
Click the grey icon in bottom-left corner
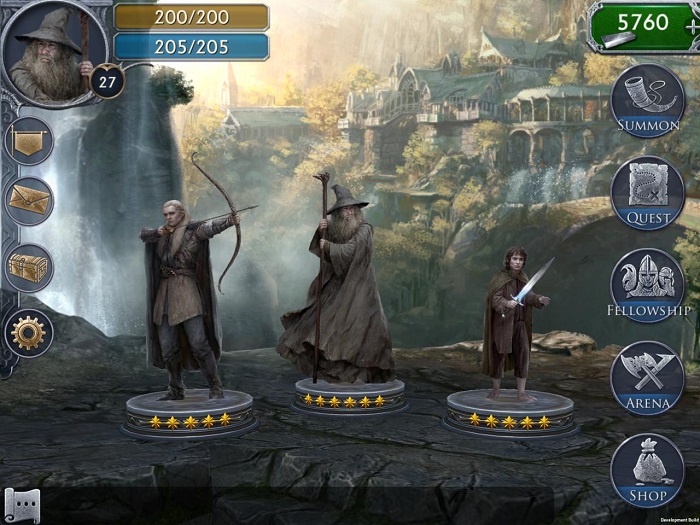tap(21, 506)
